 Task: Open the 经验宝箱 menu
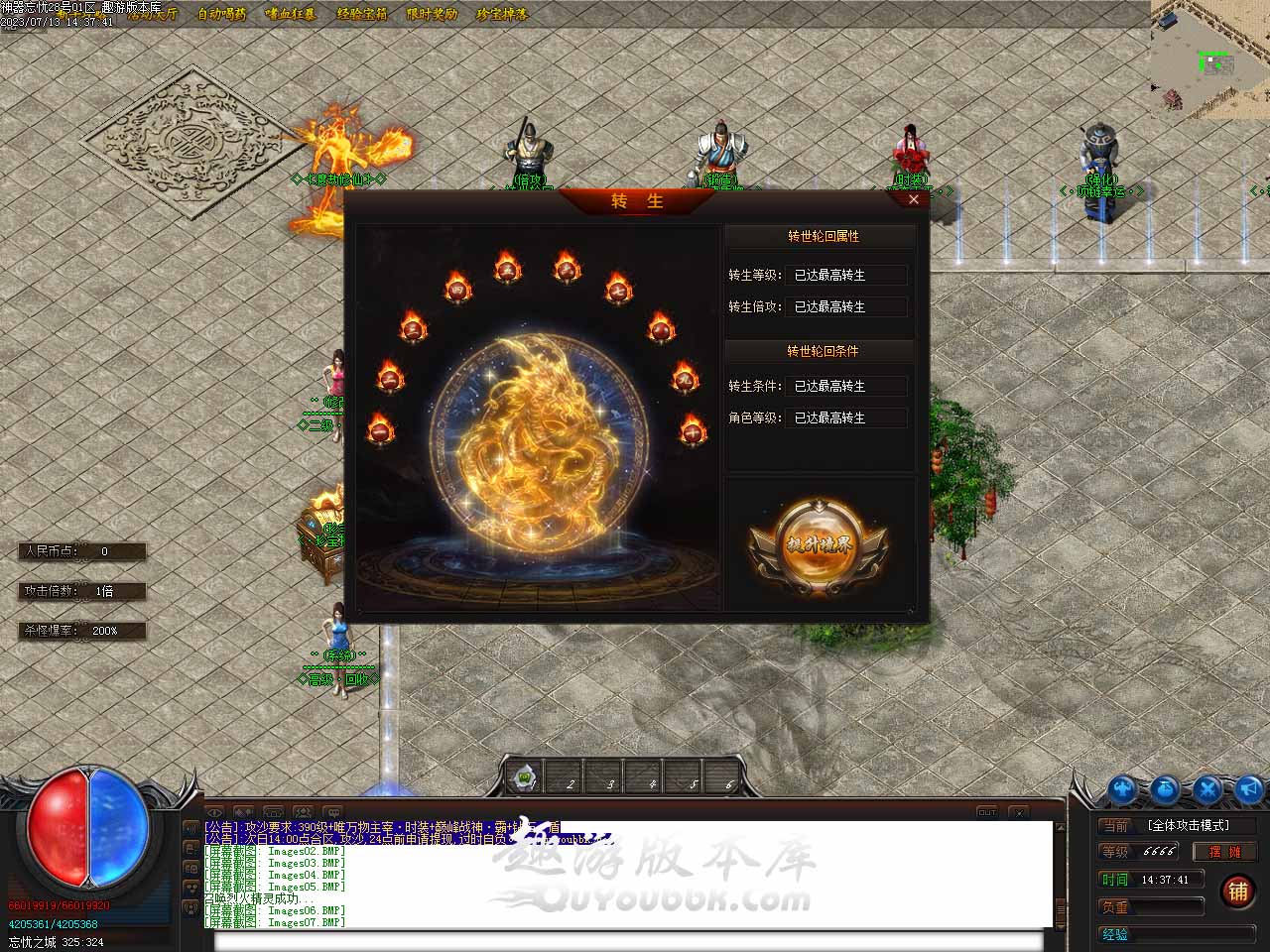362,14
